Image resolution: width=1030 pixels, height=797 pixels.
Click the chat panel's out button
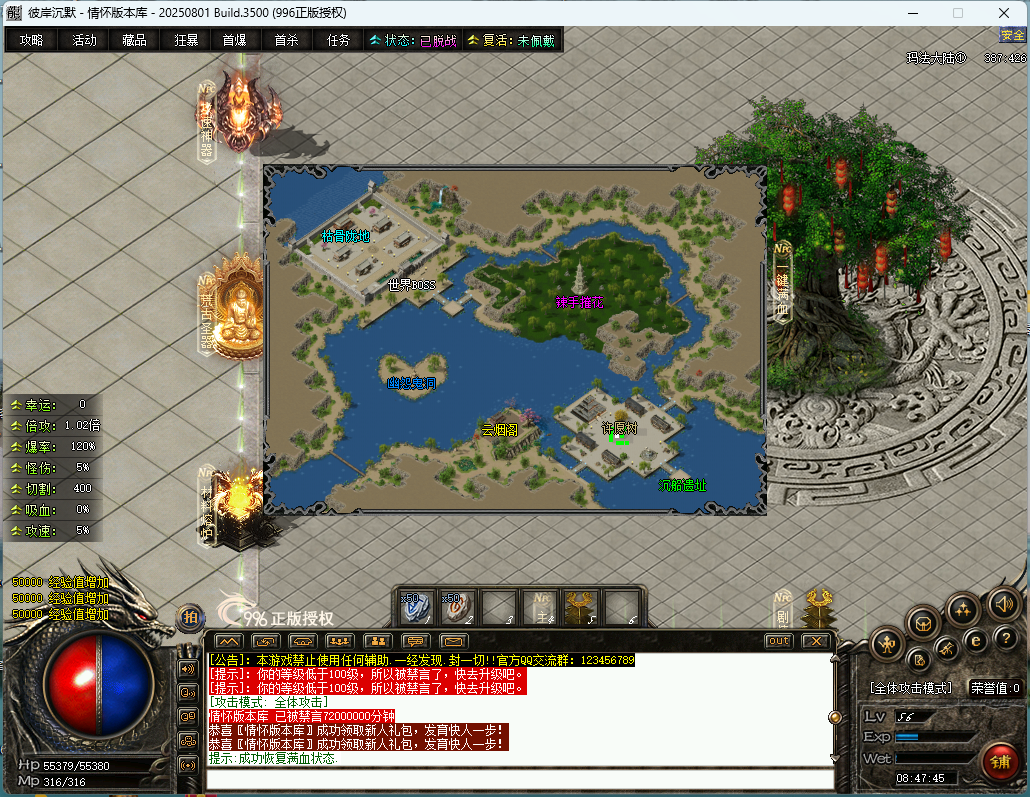coord(778,641)
